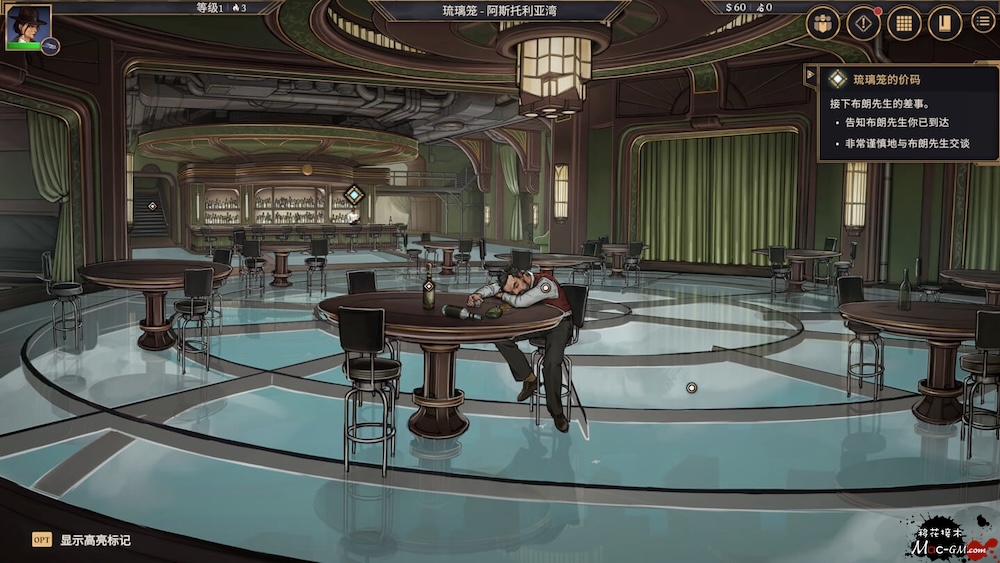Click the glowing diamond quest marker above bar

click(x=353, y=195)
